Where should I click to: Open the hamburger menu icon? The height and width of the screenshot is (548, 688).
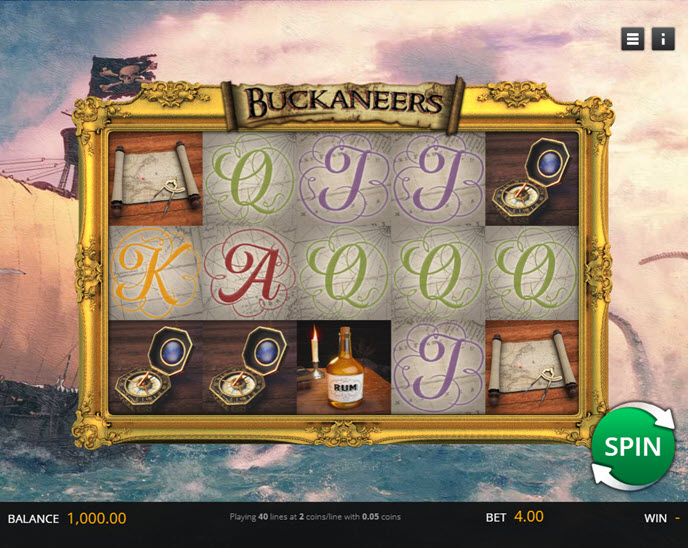632,39
